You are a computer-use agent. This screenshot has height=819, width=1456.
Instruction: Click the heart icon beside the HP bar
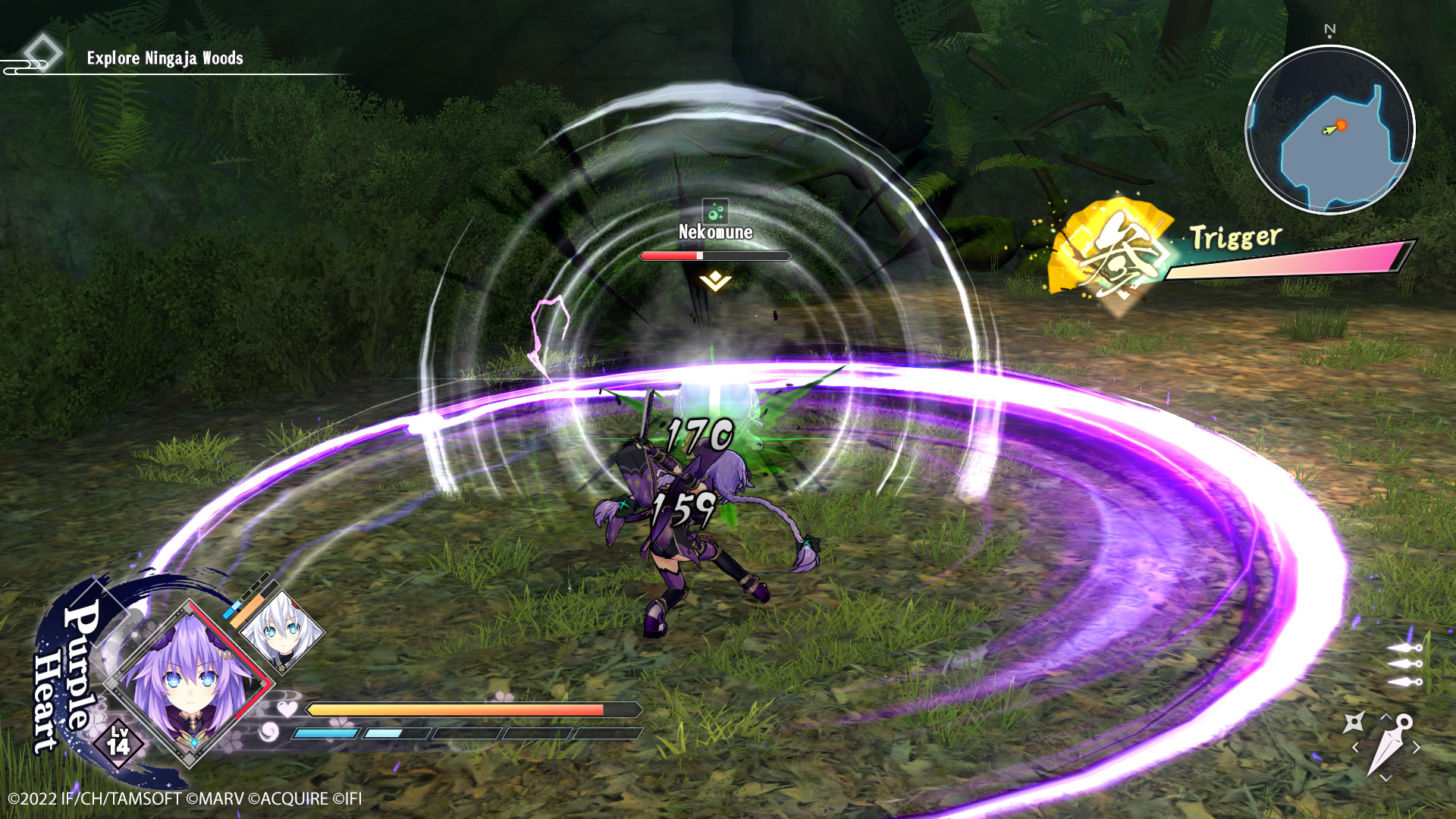(x=287, y=708)
